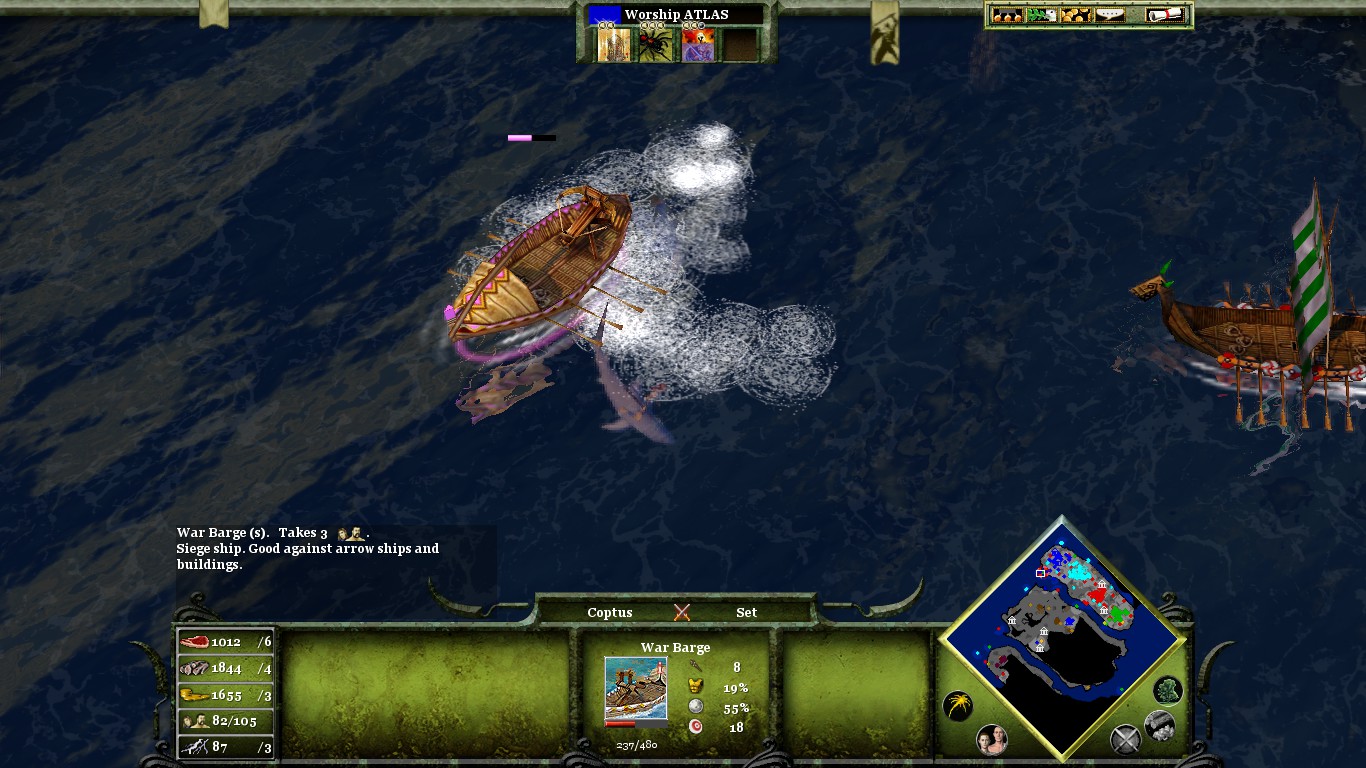Open the chat message panel icon
The width and height of the screenshot is (1366, 768).
point(1110,14)
